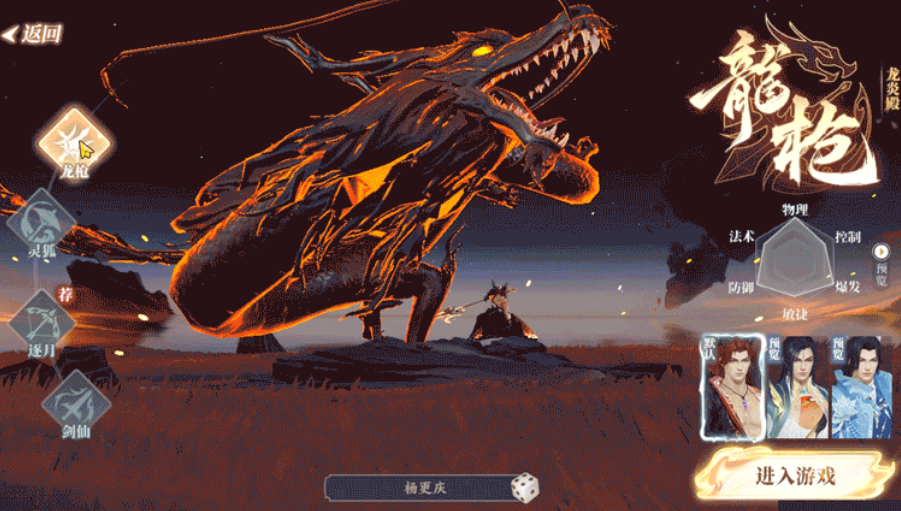Start with the 进入游戏 button

795,476
